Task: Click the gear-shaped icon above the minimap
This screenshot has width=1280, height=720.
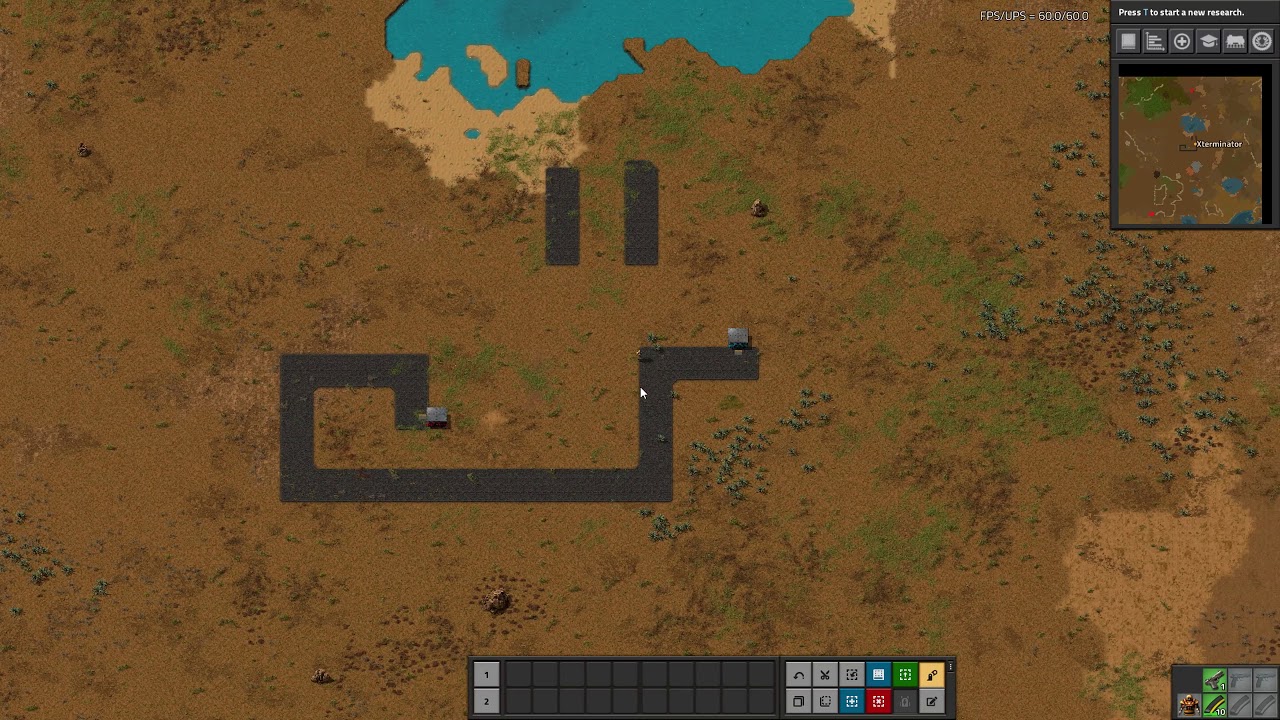Action: pos(1262,41)
